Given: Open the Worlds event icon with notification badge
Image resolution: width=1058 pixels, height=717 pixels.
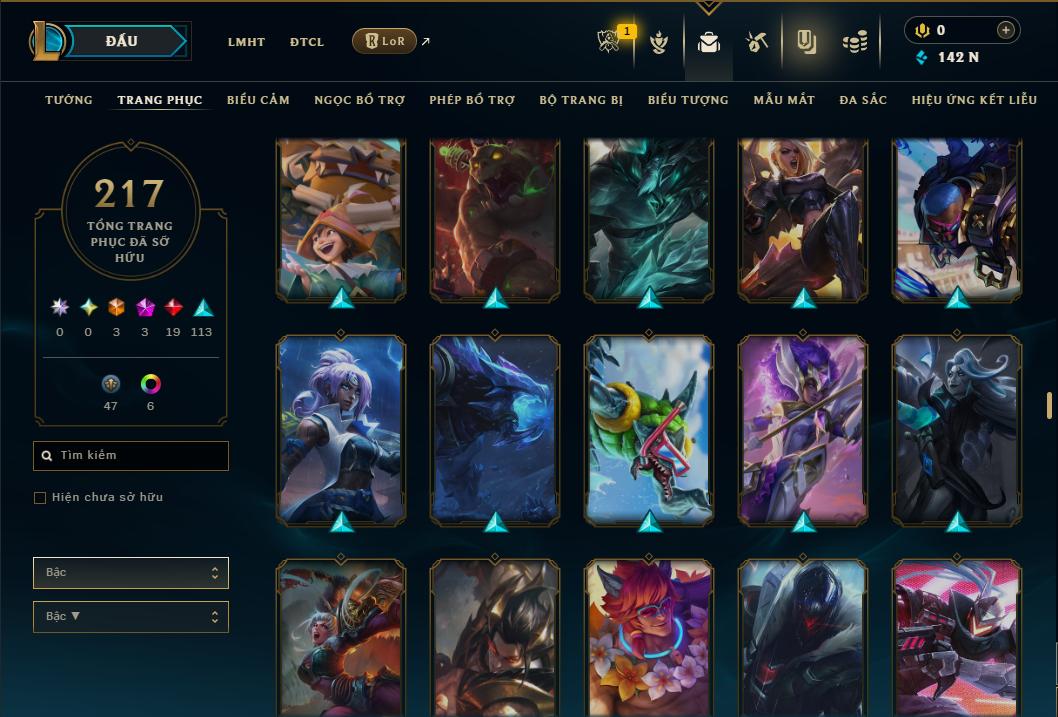Looking at the screenshot, I should (x=611, y=42).
